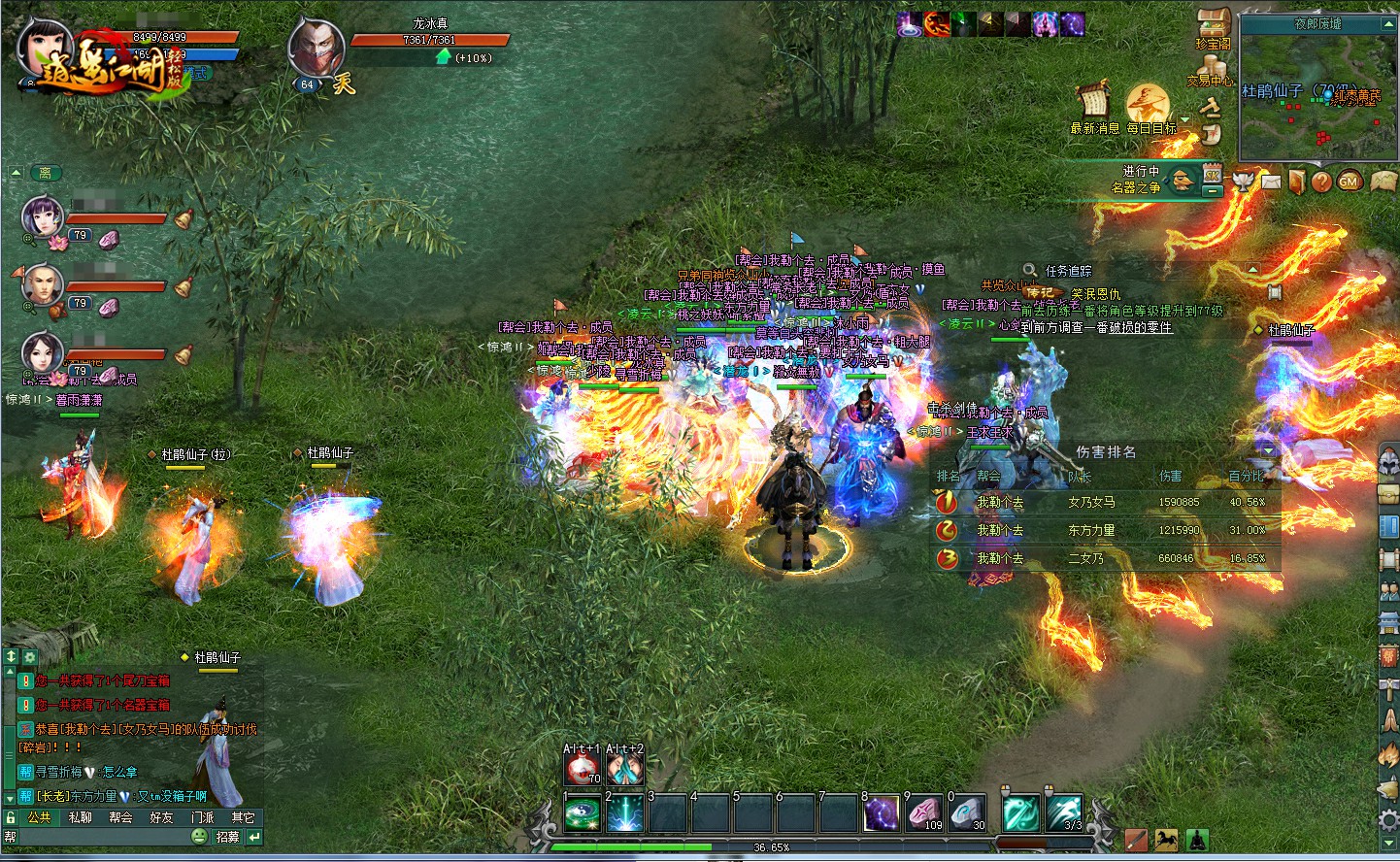Toggle the horse mount button

tap(1166, 840)
